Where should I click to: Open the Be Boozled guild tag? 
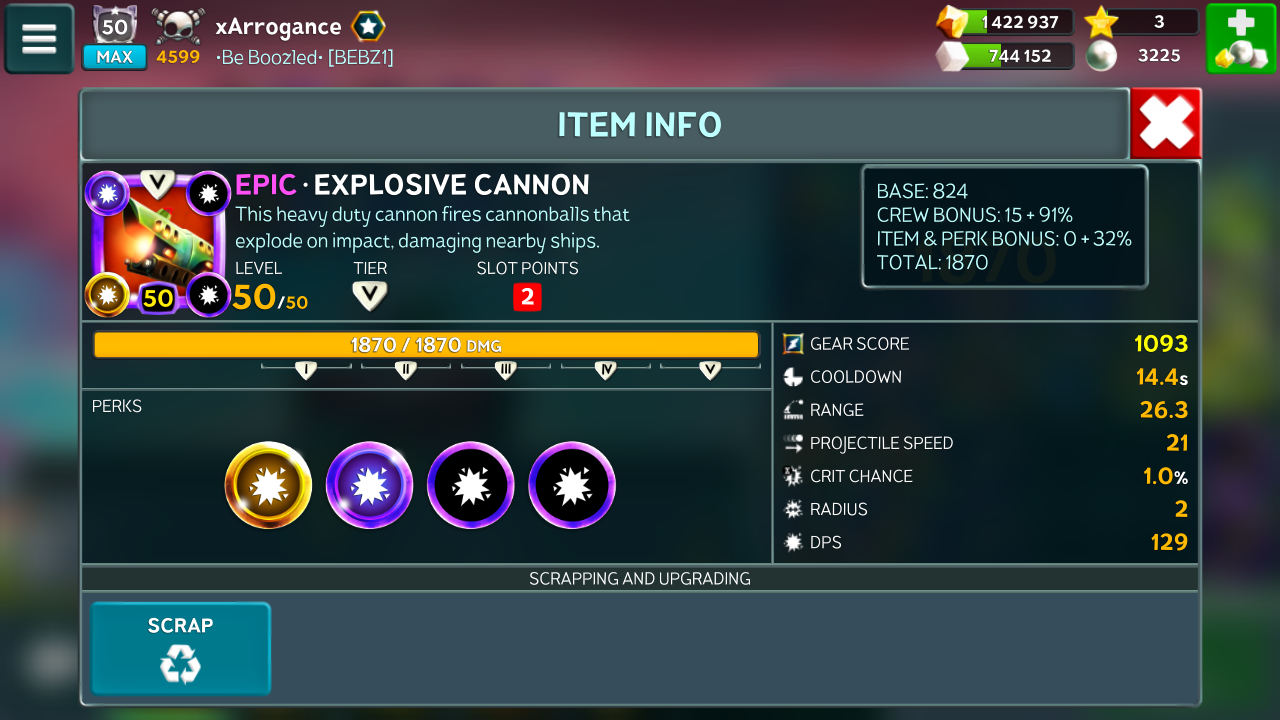point(305,57)
